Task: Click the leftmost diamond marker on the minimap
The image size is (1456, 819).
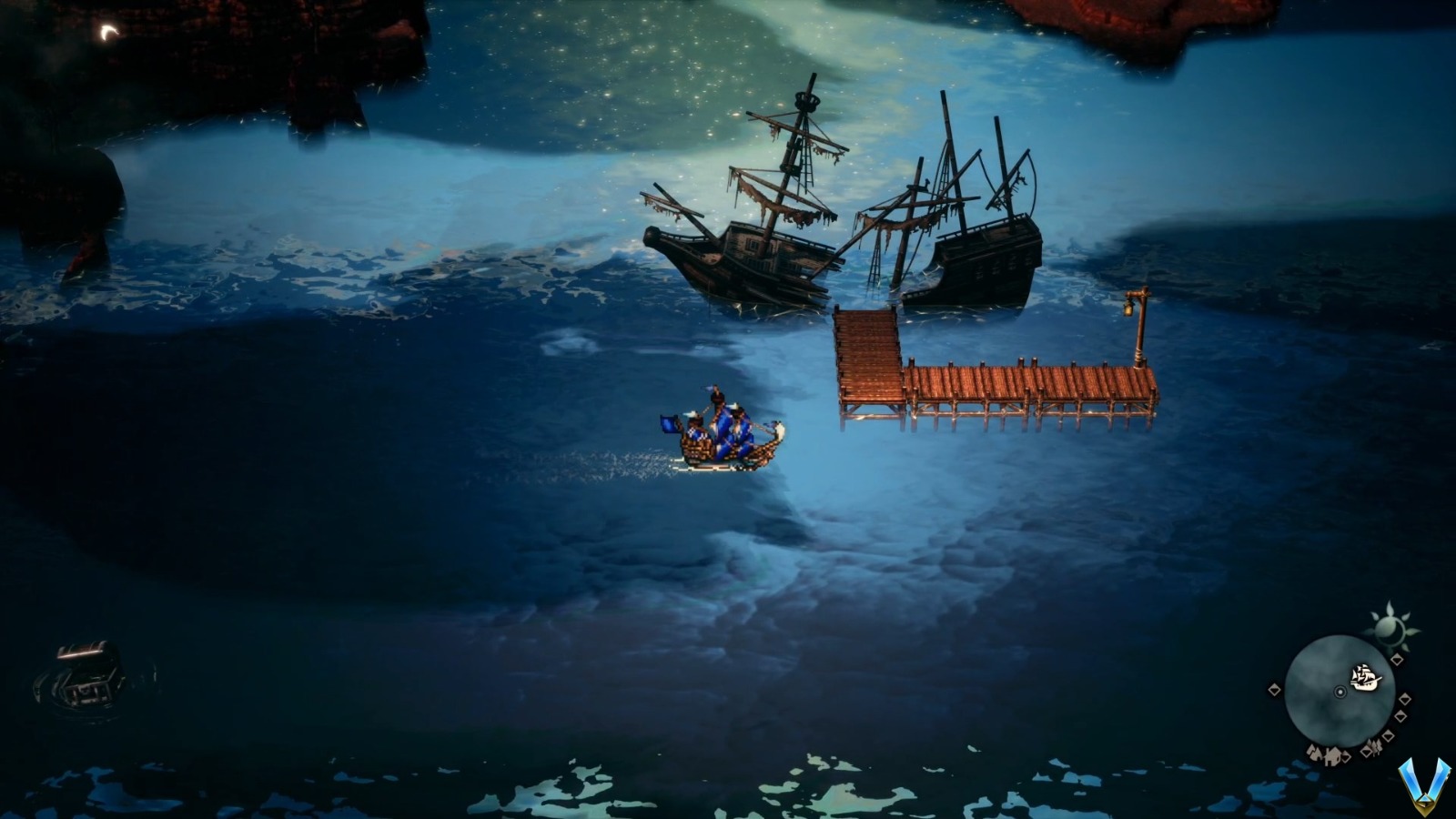Action: pos(1274,689)
